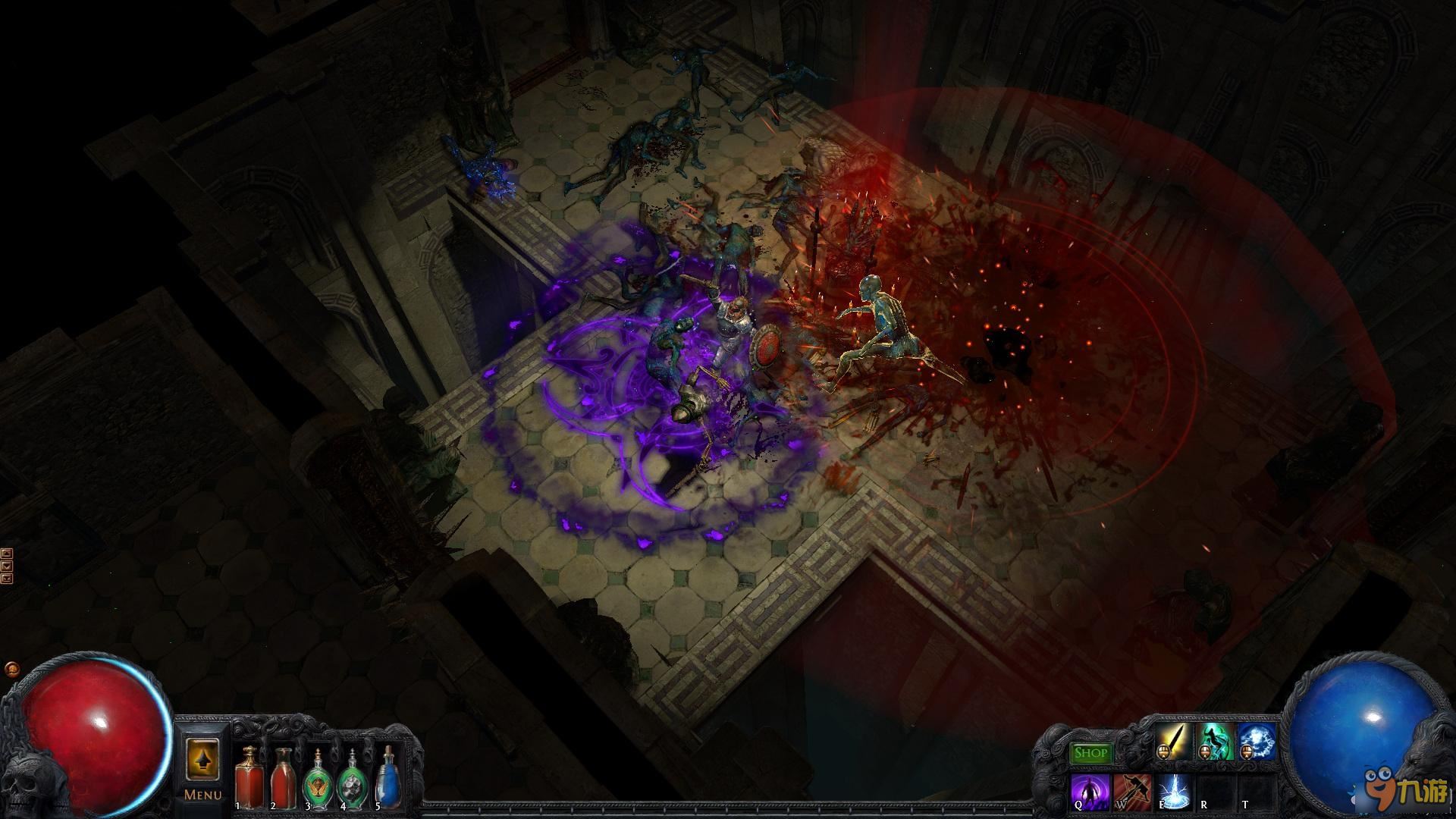Select the green running figure skill

1215,742
